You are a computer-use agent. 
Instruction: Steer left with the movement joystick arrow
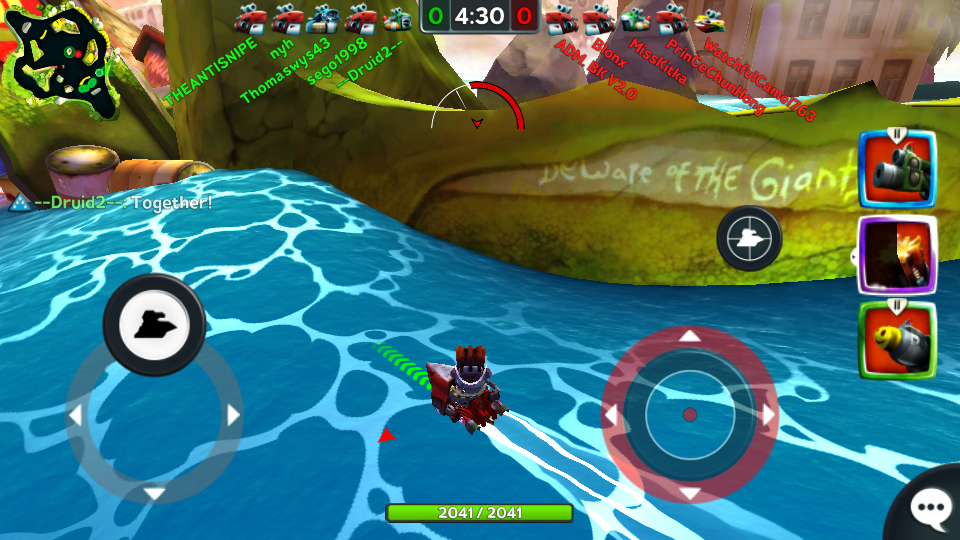click(x=73, y=416)
